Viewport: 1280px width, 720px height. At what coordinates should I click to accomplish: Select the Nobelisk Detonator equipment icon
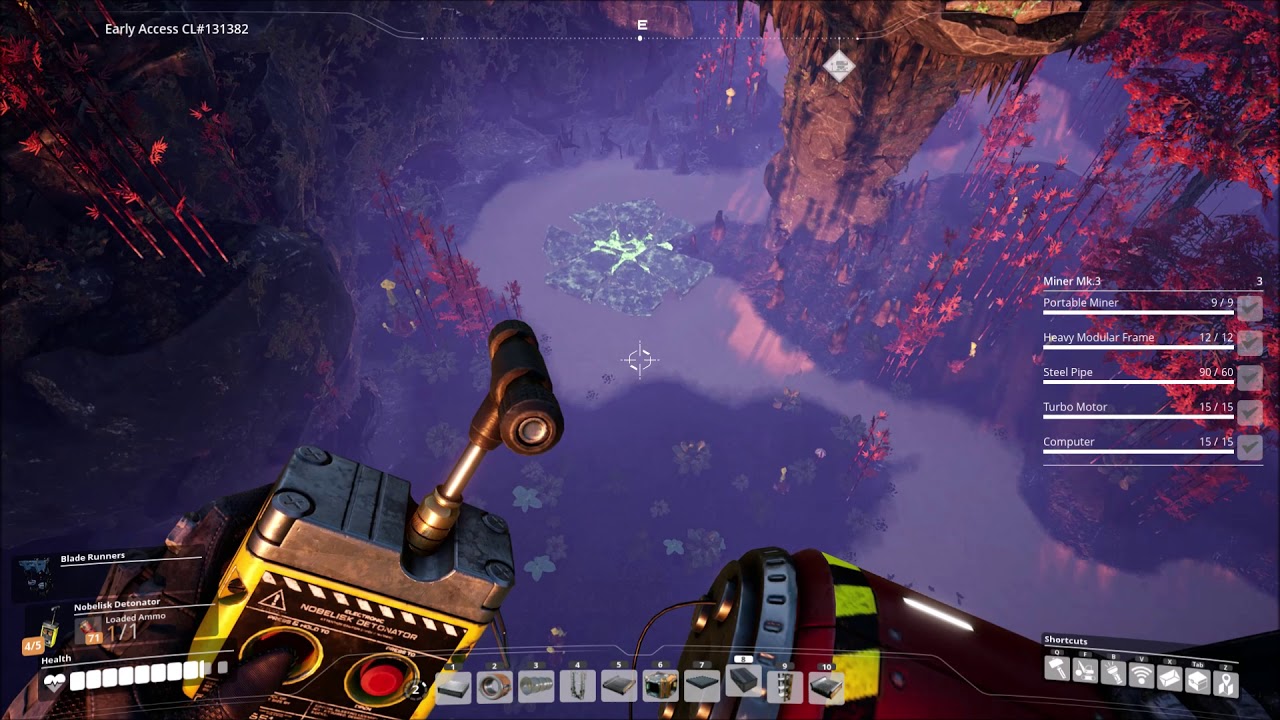point(47,628)
